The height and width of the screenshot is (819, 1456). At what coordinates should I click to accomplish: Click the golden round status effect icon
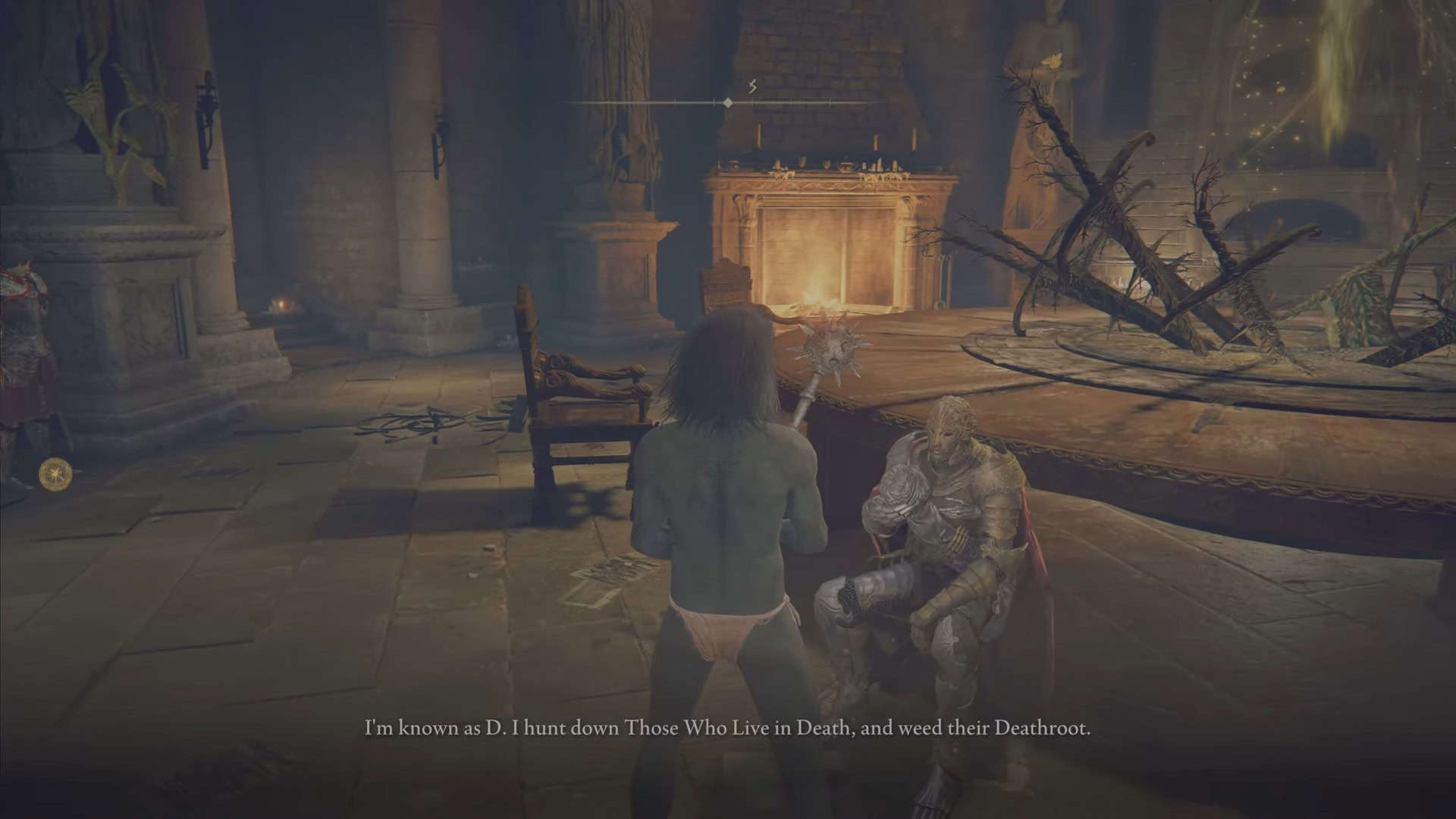(x=55, y=473)
